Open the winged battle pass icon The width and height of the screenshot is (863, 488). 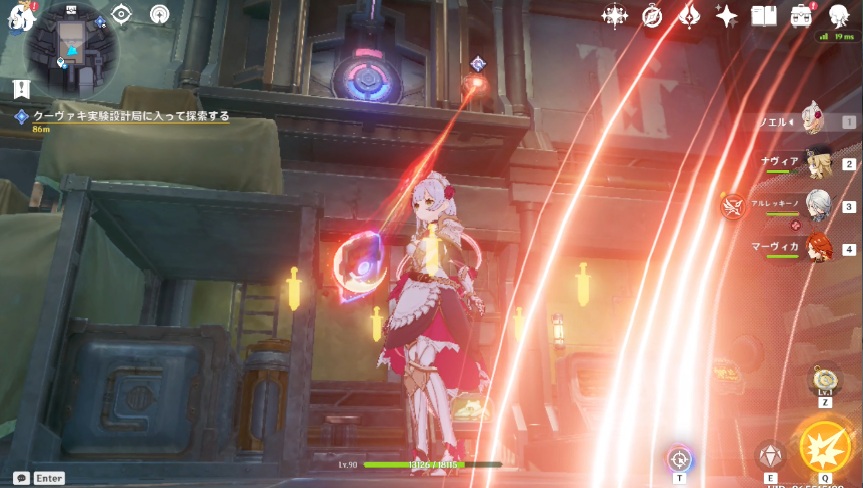(689, 16)
